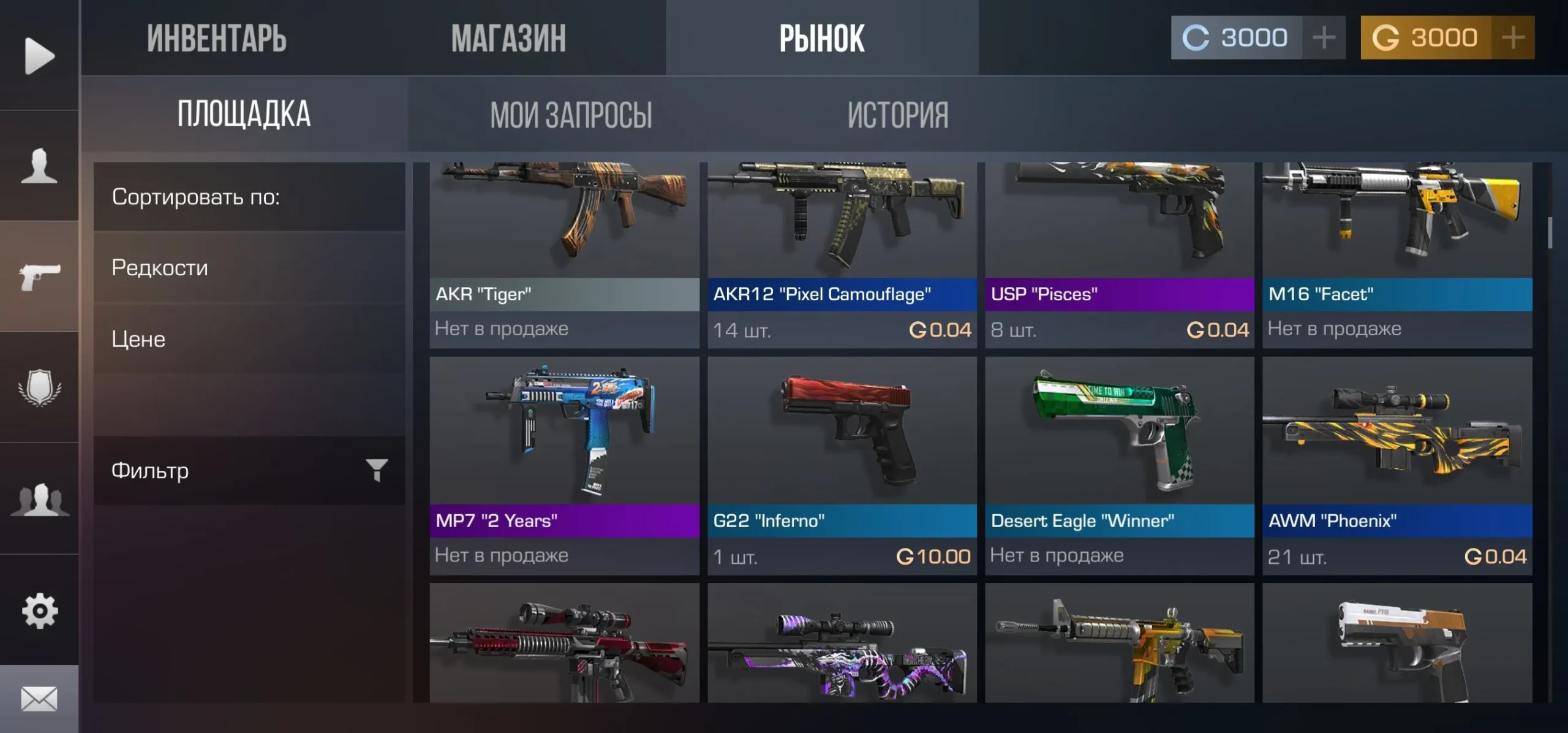Open the Магазин tab

coord(508,38)
